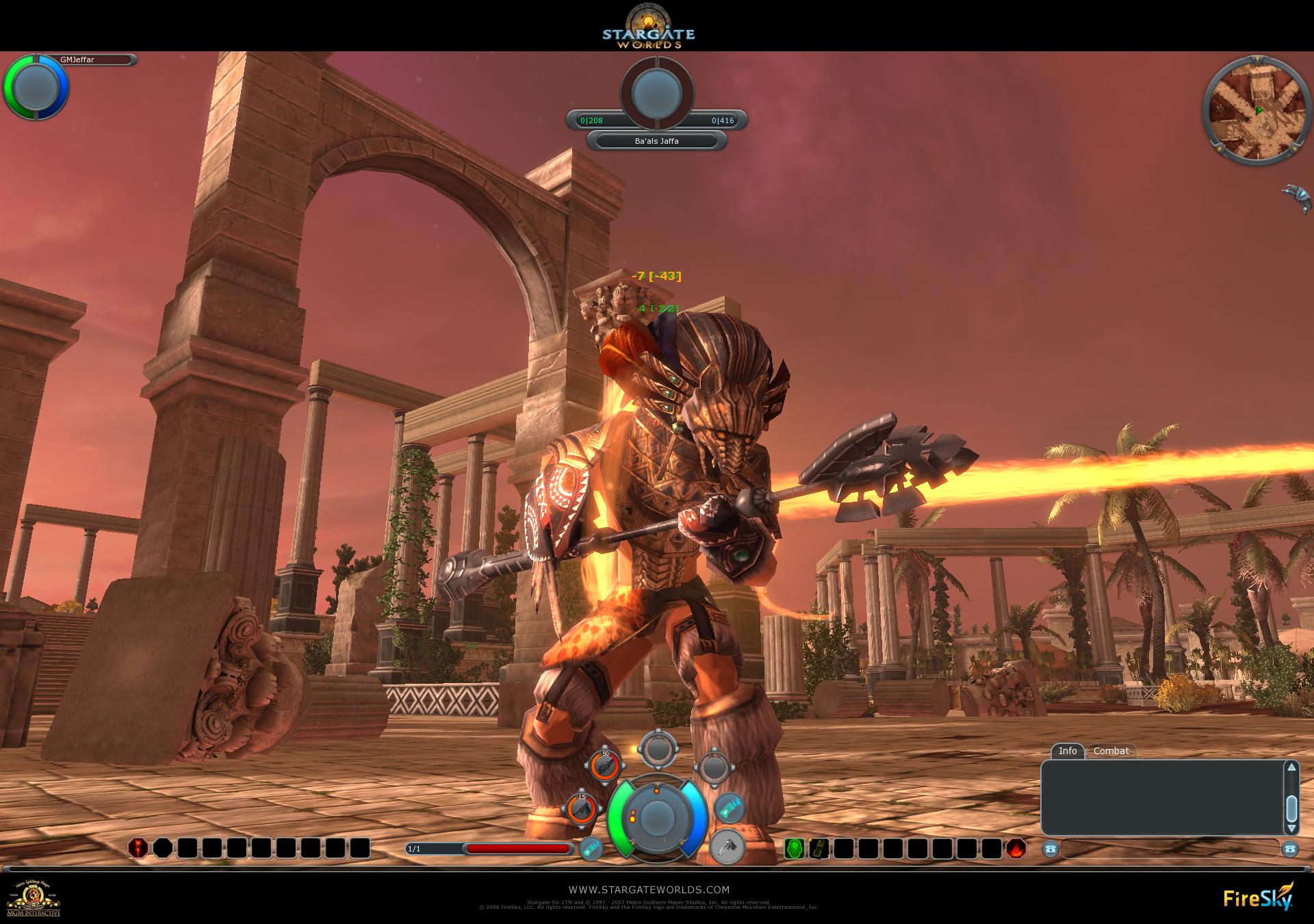Click the red lightning octagon icon
Viewport: 1314px width, 924px height.
tap(138, 848)
